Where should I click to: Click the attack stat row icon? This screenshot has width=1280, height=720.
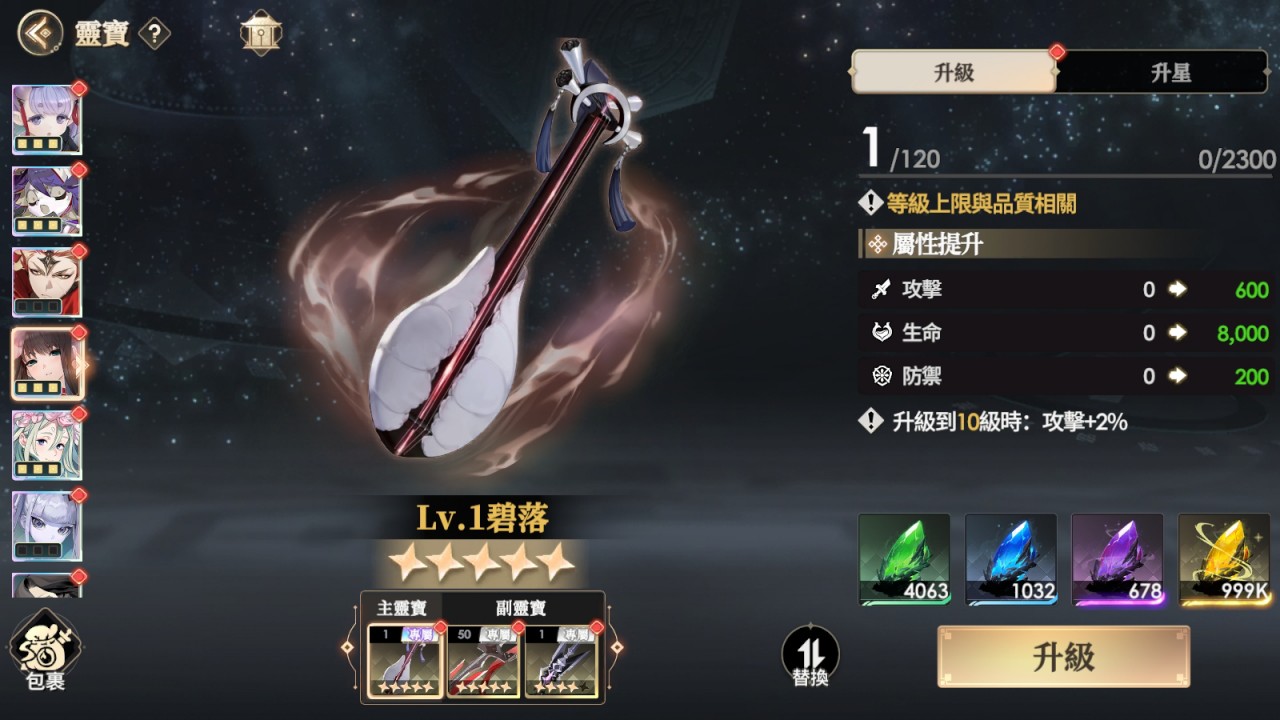(x=884, y=290)
